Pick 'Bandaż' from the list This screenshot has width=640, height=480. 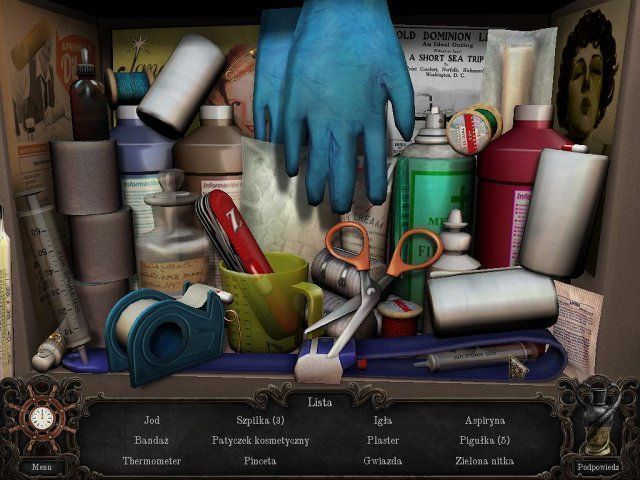click(152, 440)
